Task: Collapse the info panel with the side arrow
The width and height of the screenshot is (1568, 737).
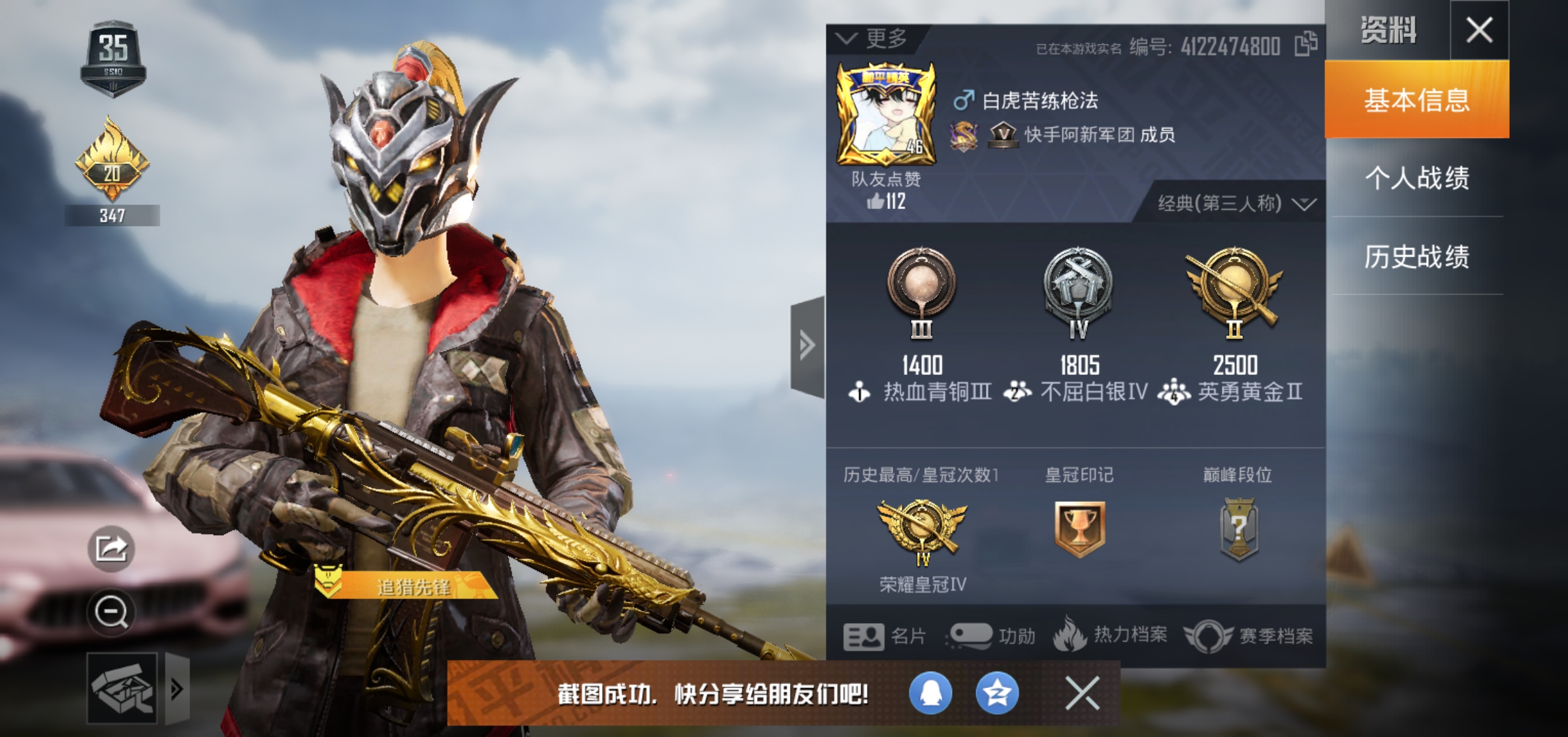Action: coord(808,346)
